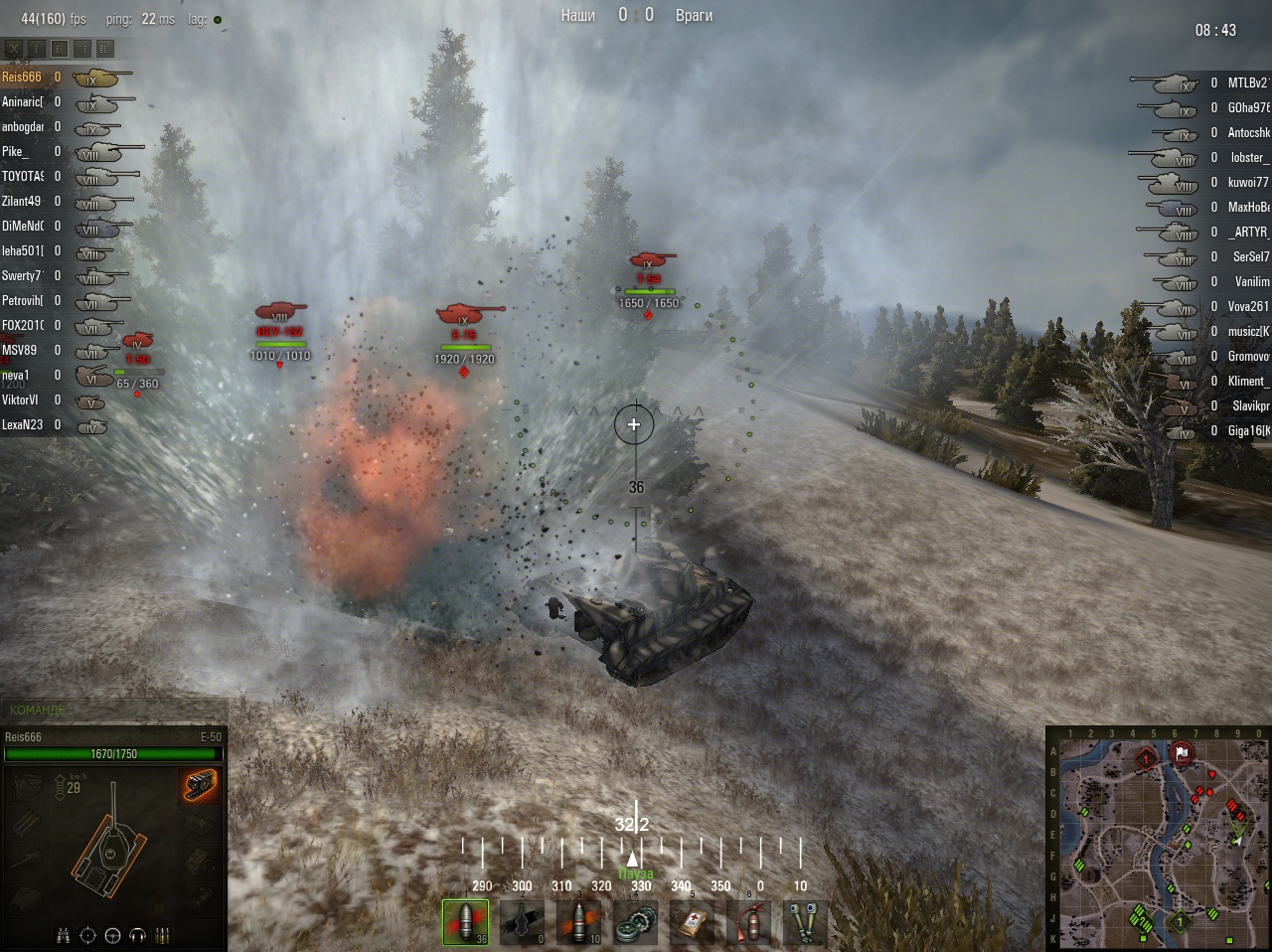The height and width of the screenshot is (952, 1272).
Task: Click the damaged tracks module icon
Action: tap(200, 785)
